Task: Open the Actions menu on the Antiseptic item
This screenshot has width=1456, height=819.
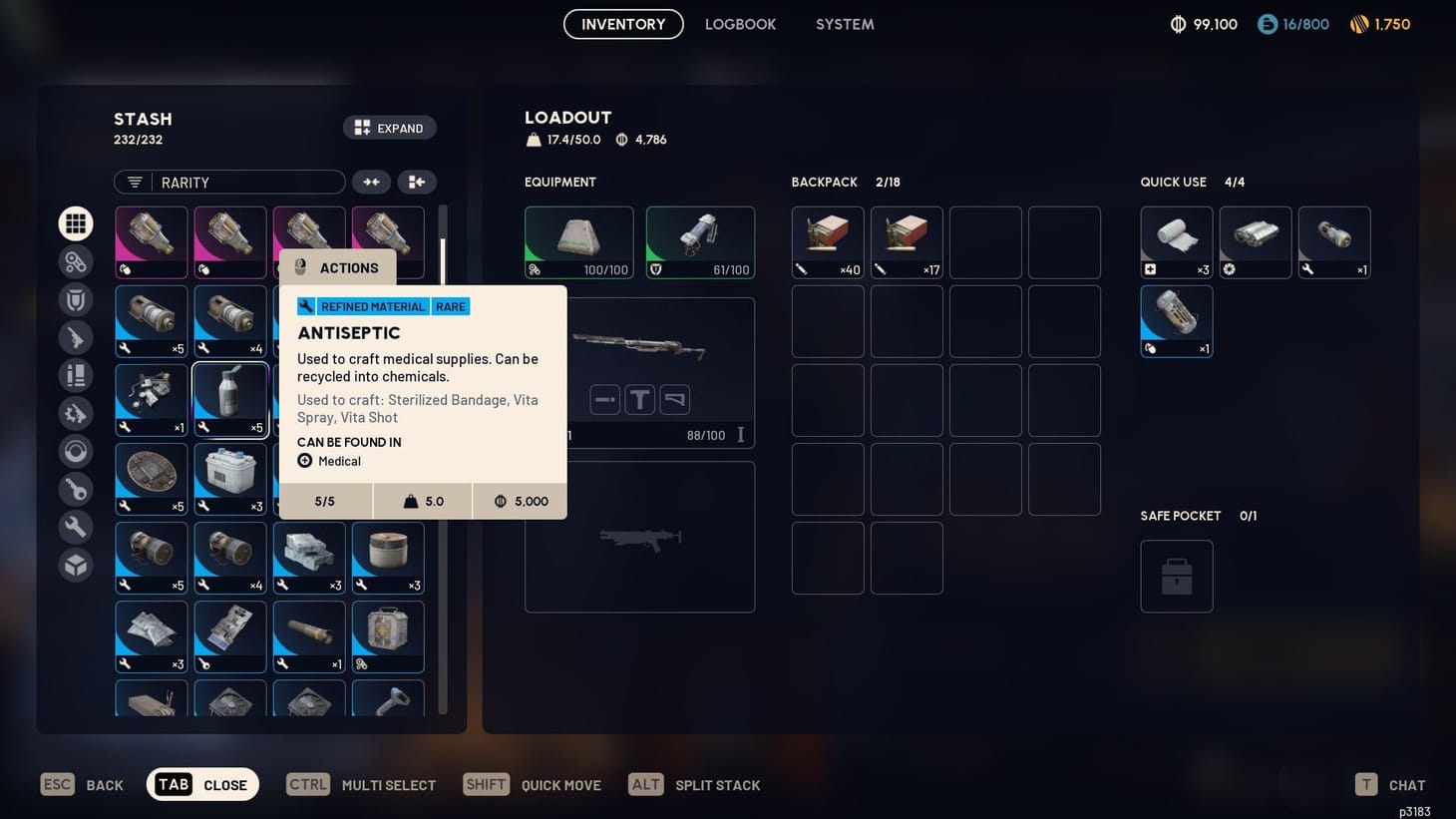Action: pos(338,267)
